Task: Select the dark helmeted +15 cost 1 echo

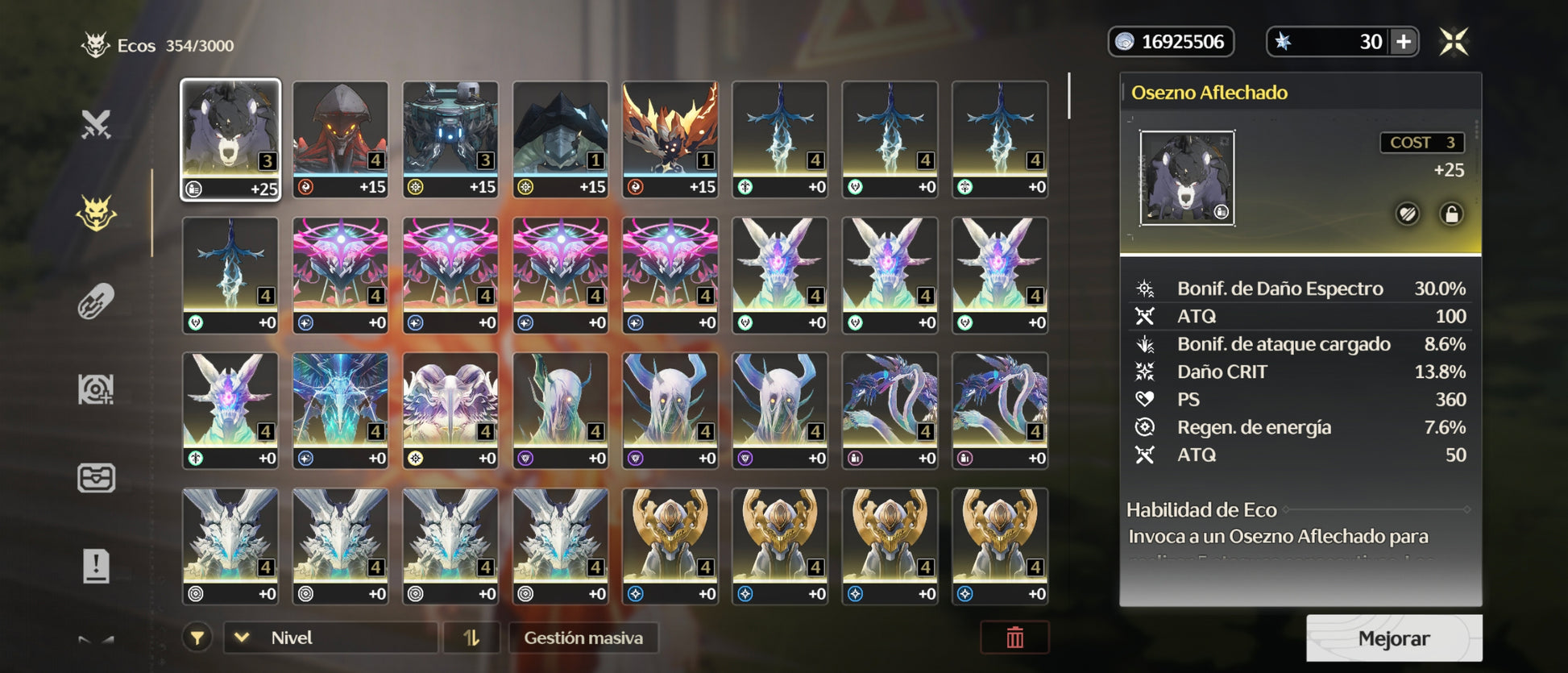Action: pyautogui.click(x=560, y=139)
